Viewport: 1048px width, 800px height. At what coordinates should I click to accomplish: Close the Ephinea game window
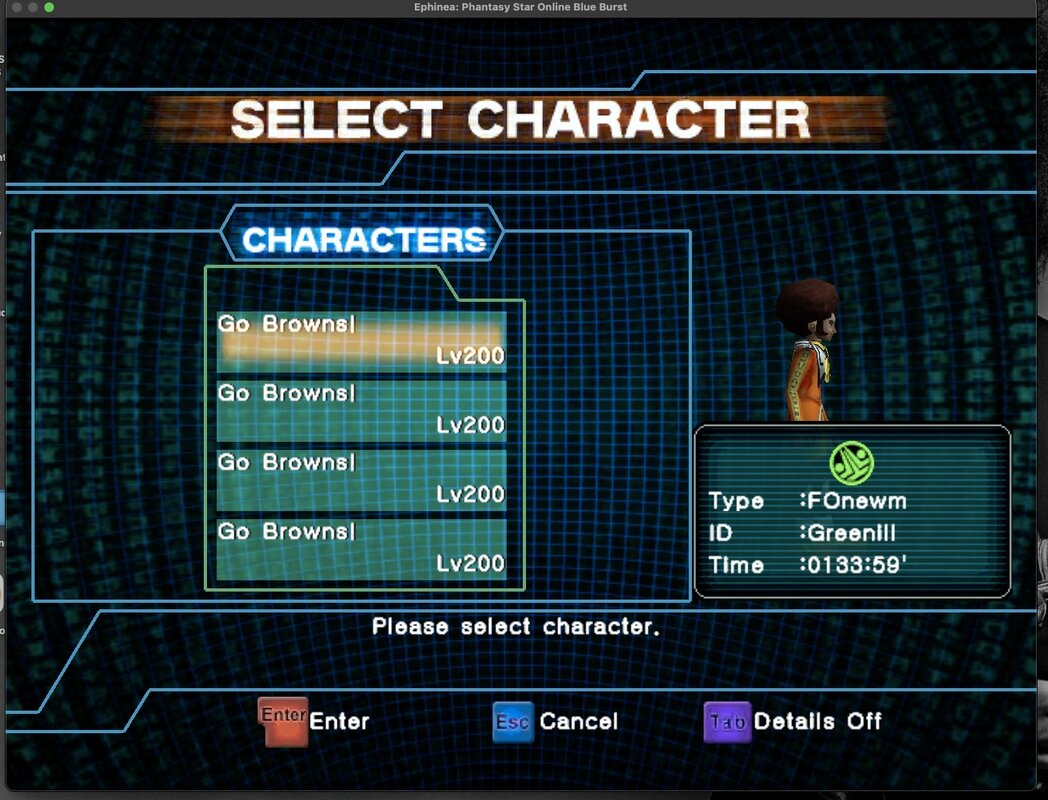click(15, 7)
